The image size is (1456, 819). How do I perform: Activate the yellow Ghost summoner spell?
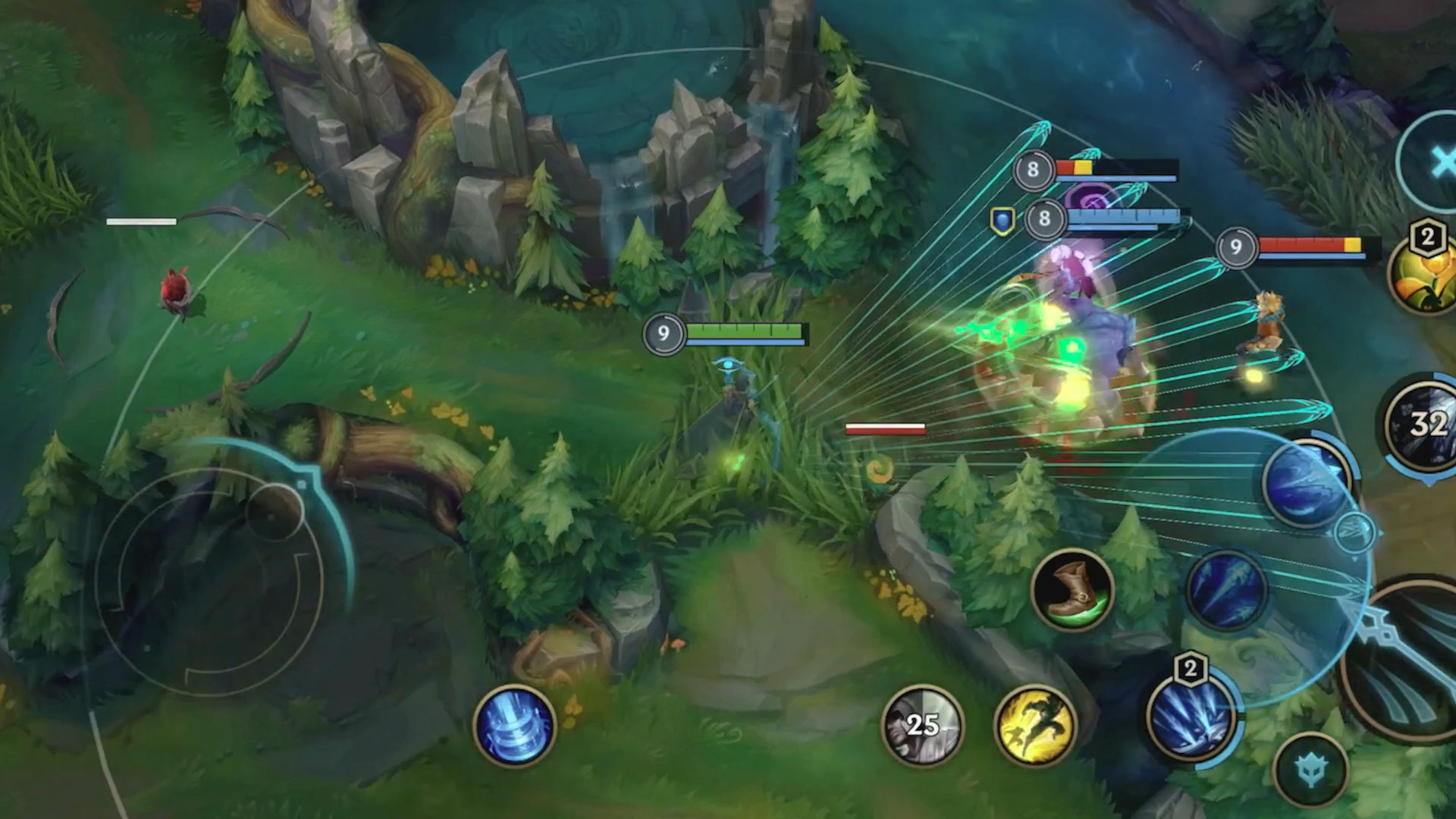[x=1034, y=726]
